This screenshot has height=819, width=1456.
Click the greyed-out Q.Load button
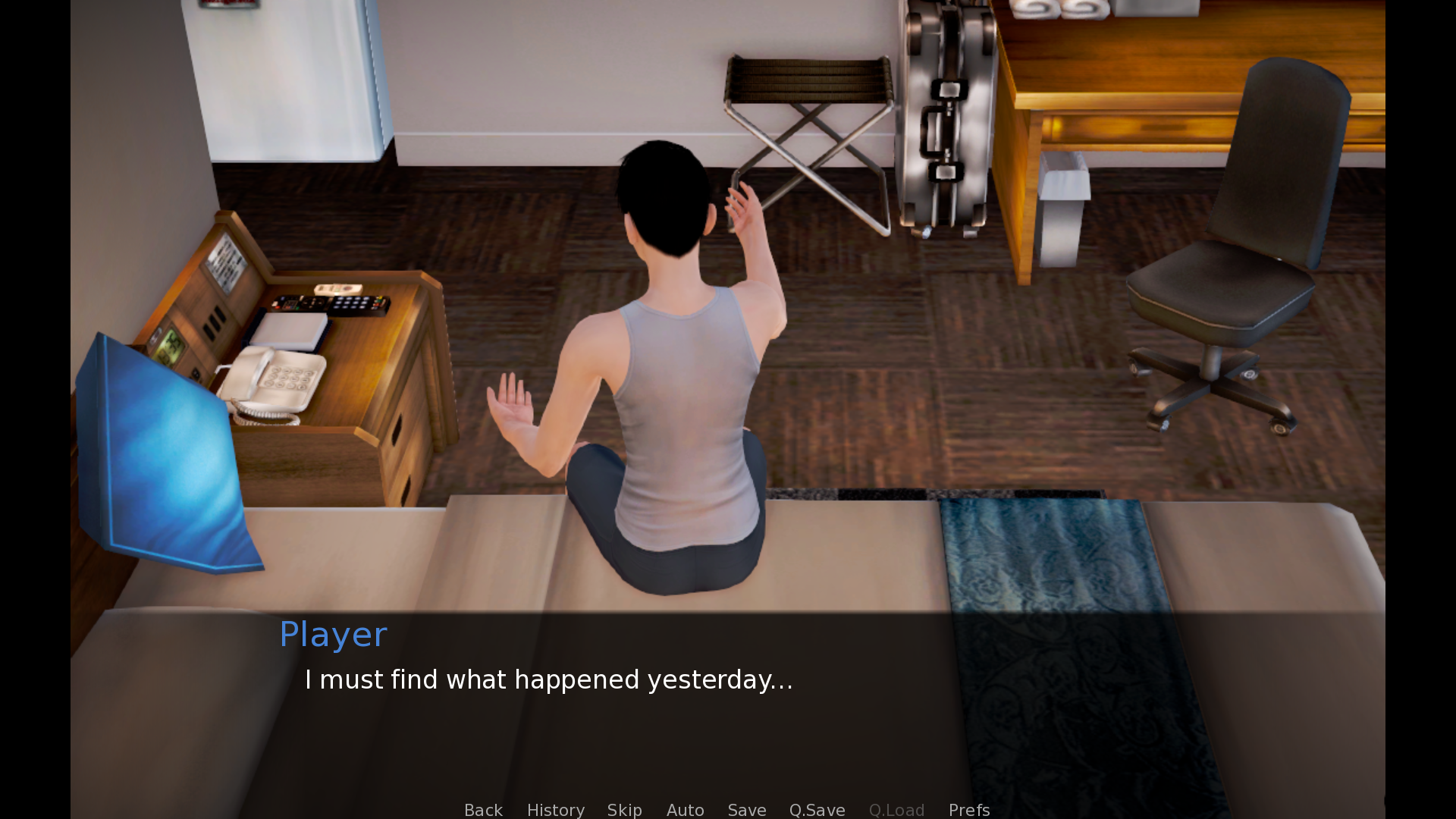pos(896,810)
